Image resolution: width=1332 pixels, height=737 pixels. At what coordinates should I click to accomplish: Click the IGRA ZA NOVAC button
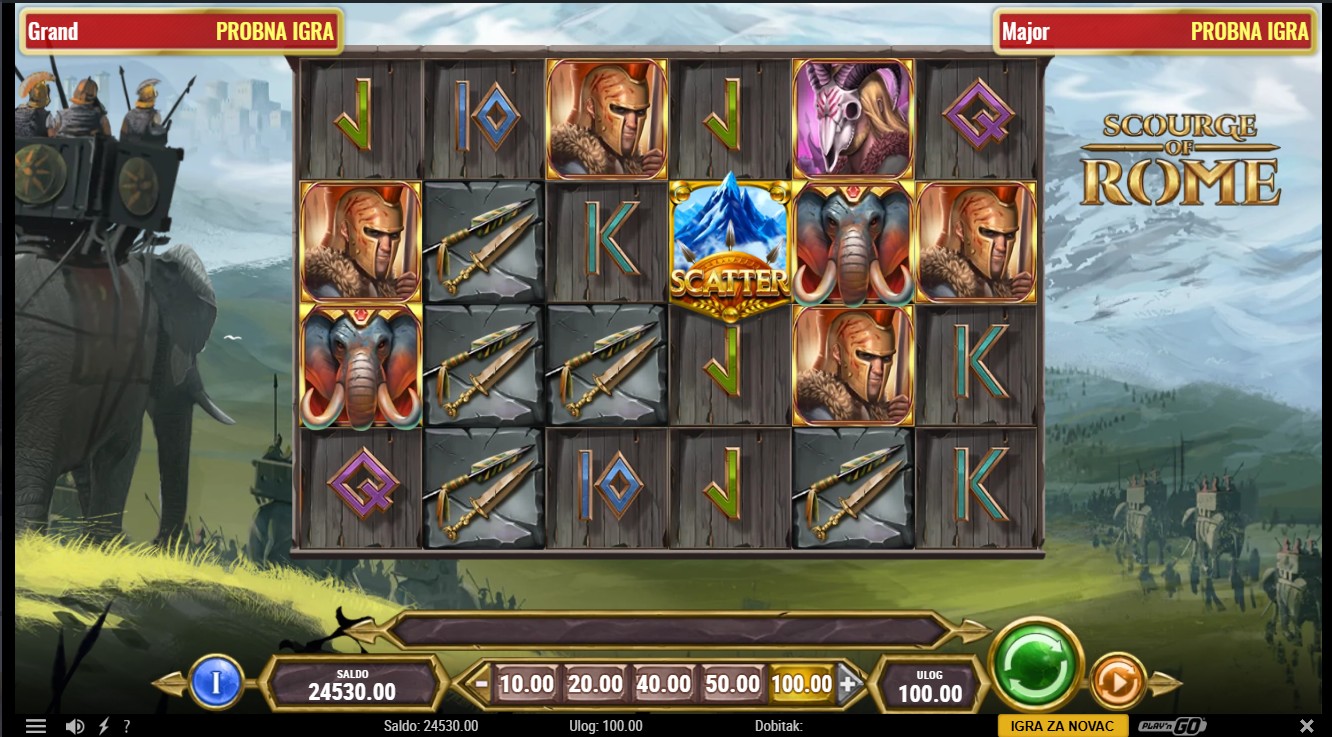[x=1062, y=726]
